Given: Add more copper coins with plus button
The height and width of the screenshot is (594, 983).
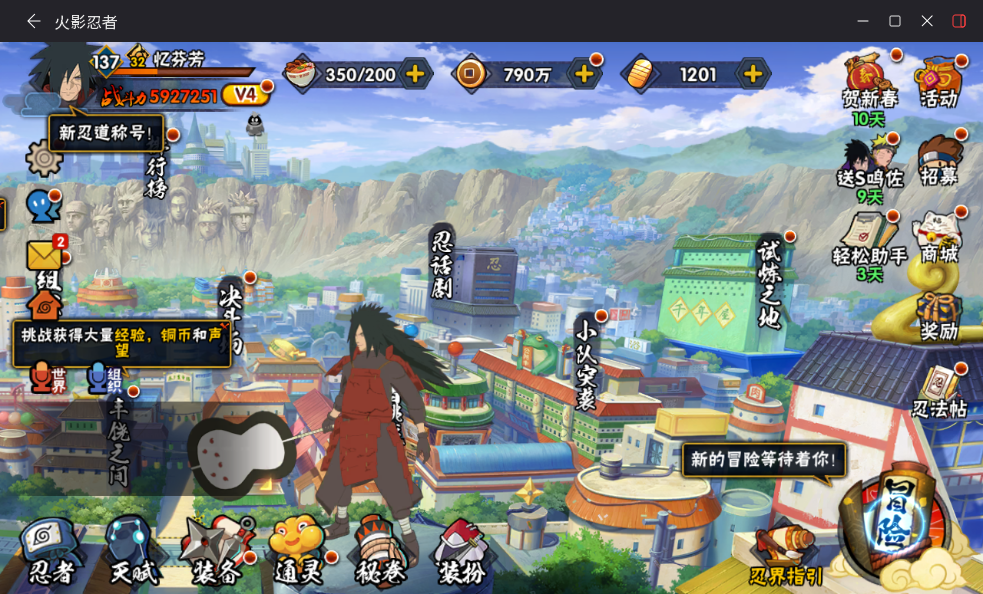Looking at the screenshot, I should pos(584,73).
